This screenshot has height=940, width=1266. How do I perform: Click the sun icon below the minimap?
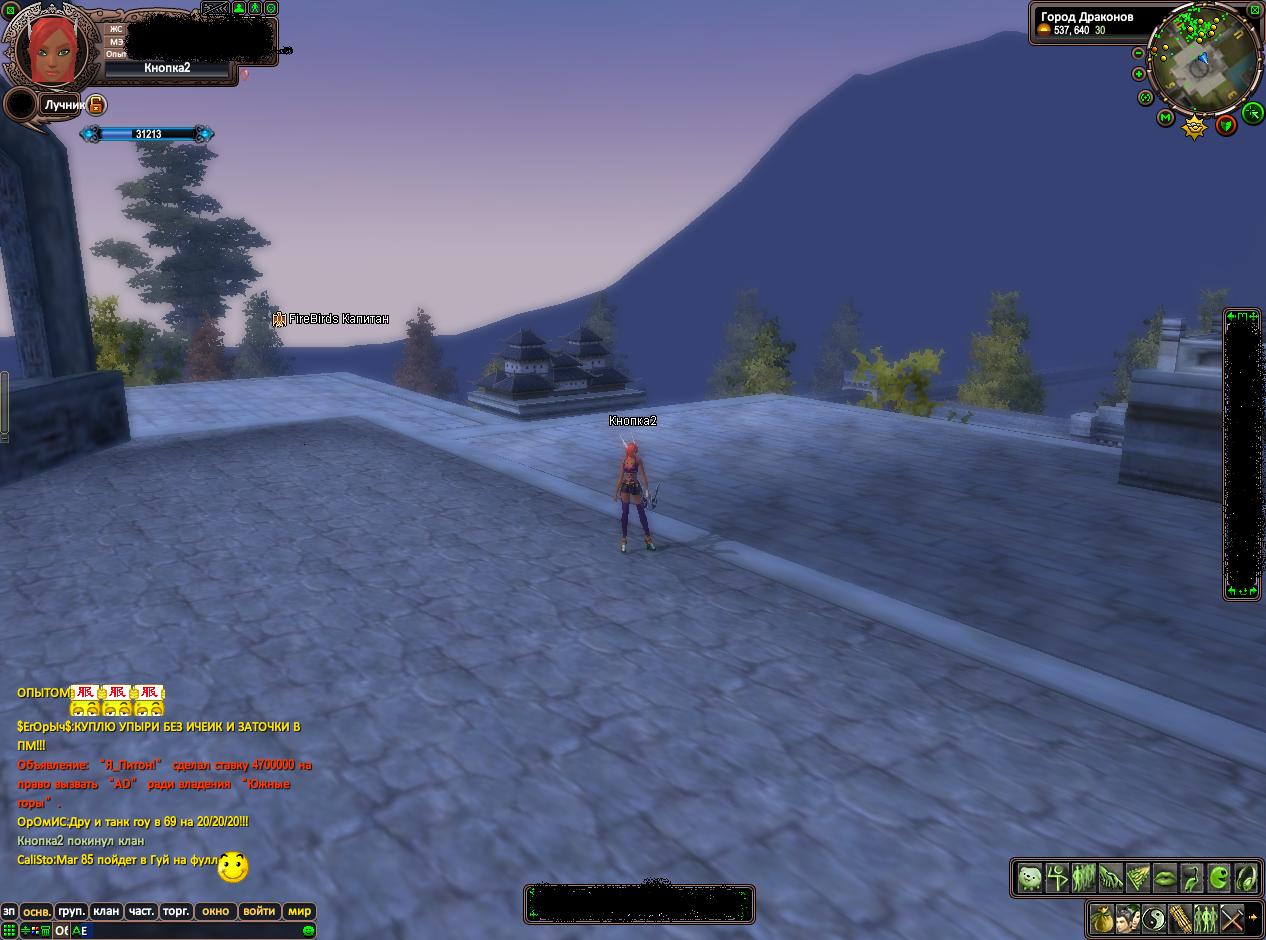(1194, 127)
